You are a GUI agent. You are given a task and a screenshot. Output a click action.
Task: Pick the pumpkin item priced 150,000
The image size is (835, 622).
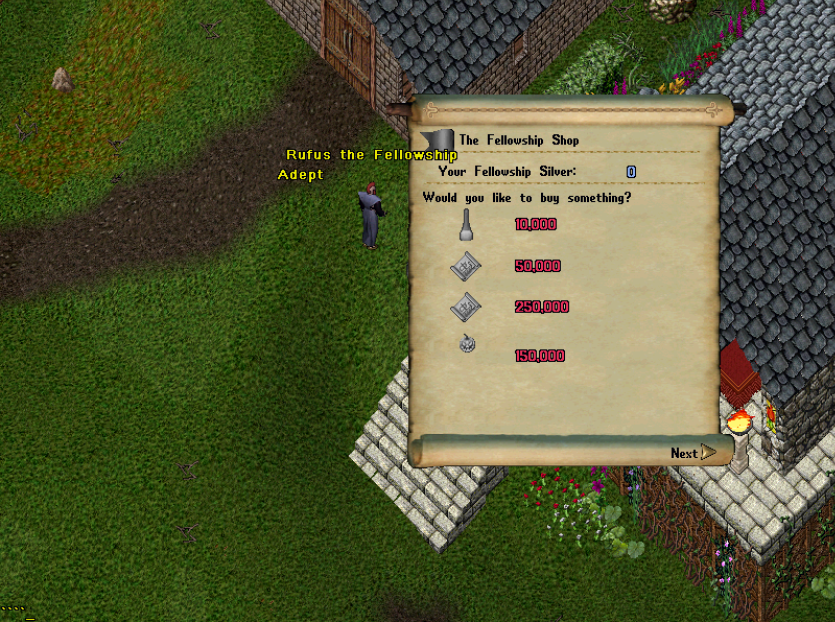(x=466, y=345)
